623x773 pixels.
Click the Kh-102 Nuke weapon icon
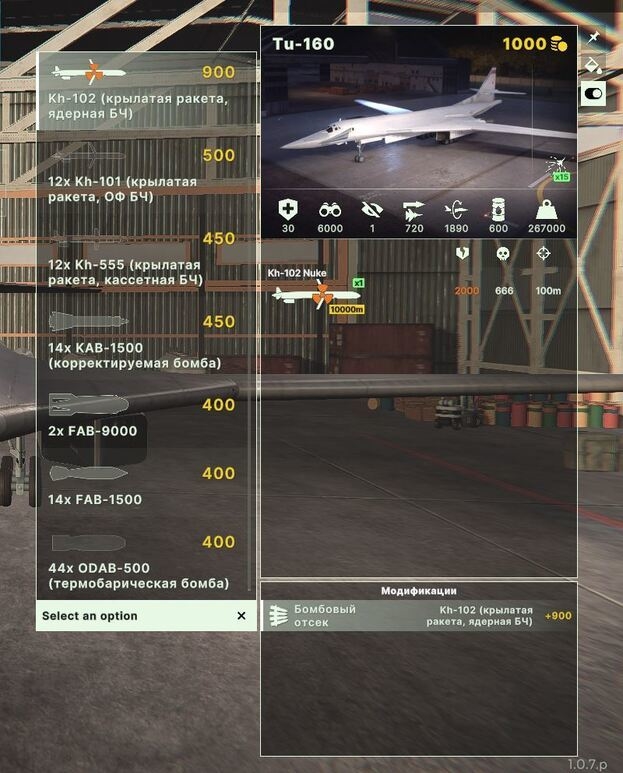click(317, 294)
